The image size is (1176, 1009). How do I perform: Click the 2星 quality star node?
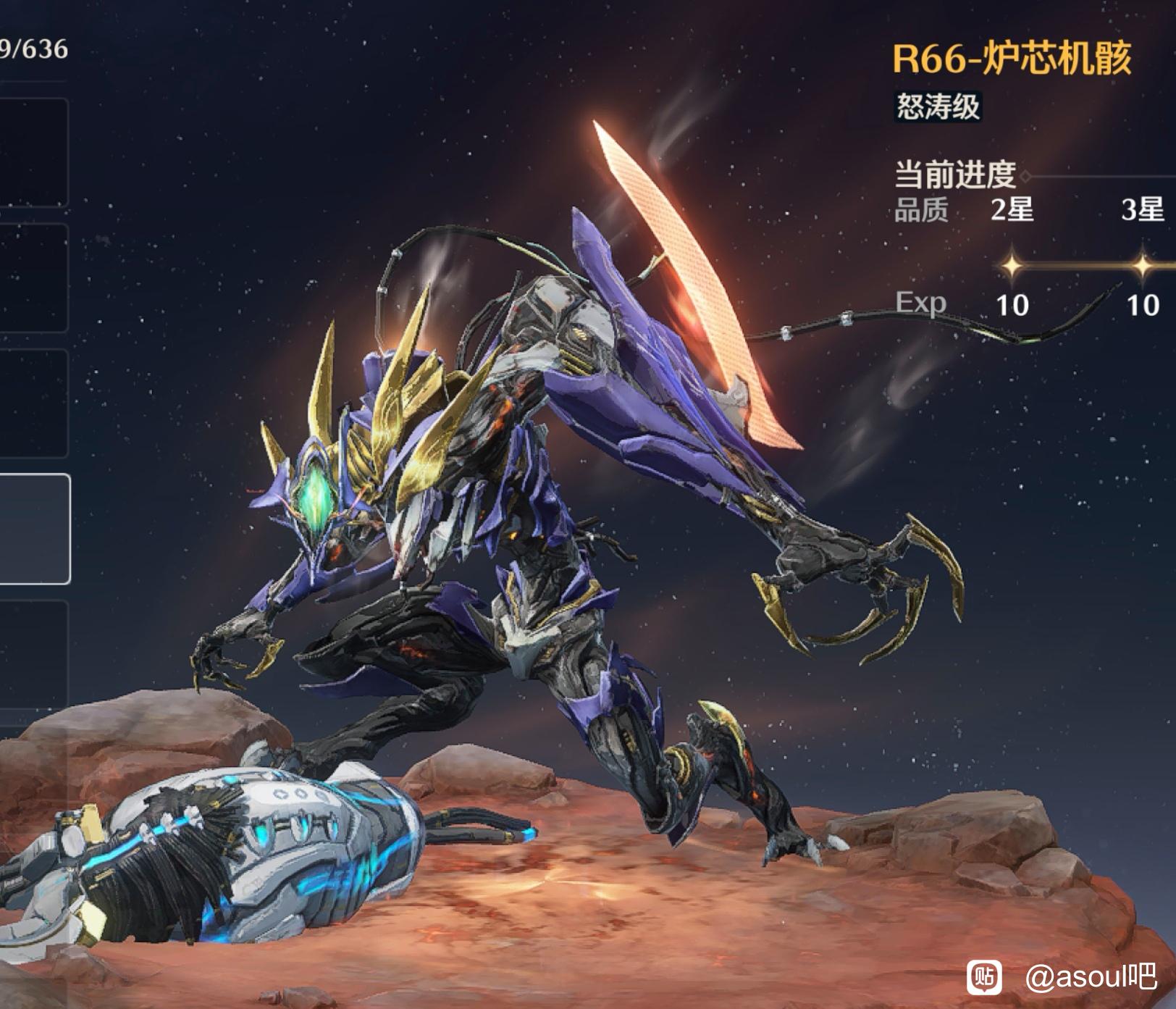[1012, 266]
